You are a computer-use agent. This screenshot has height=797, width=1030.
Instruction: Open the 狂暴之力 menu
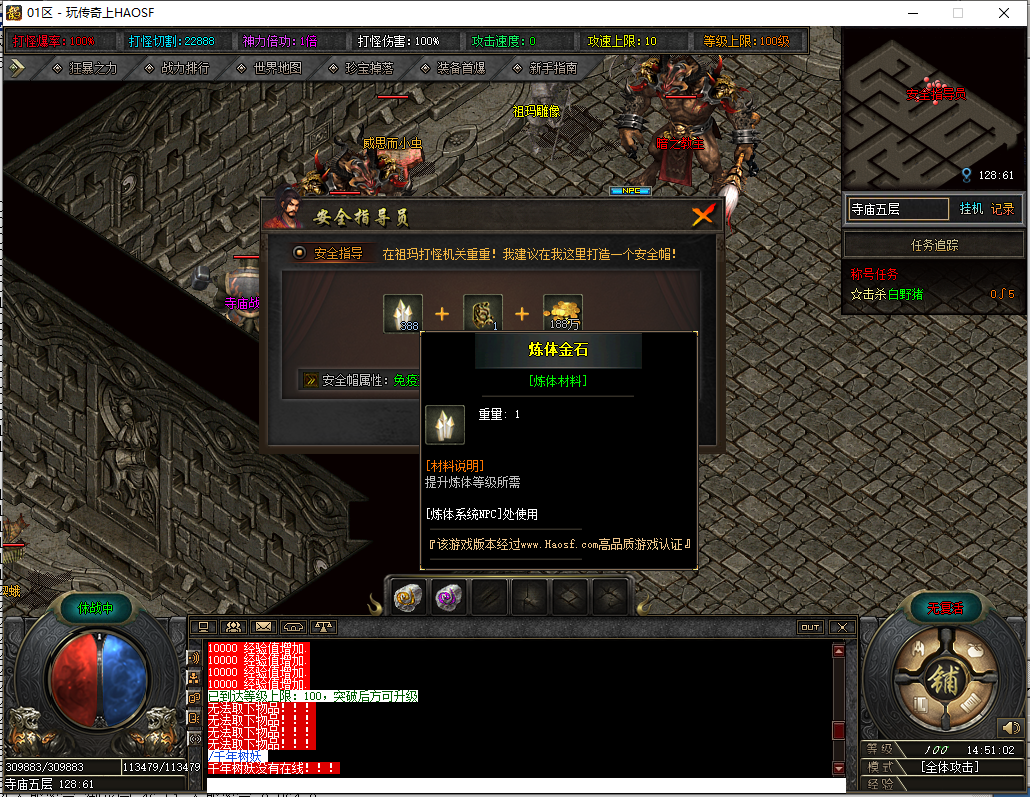pos(85,68)
